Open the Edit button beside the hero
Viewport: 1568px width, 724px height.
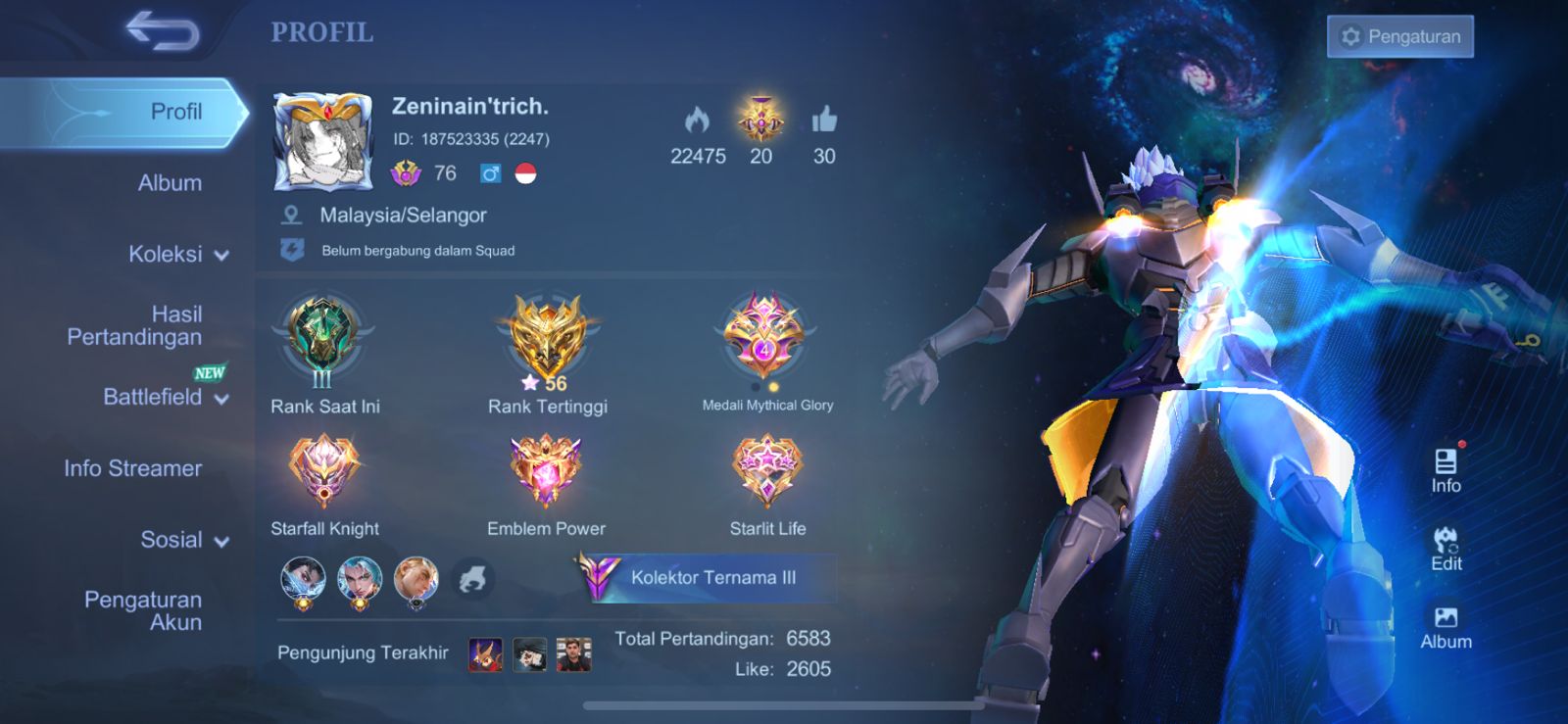1445,549
